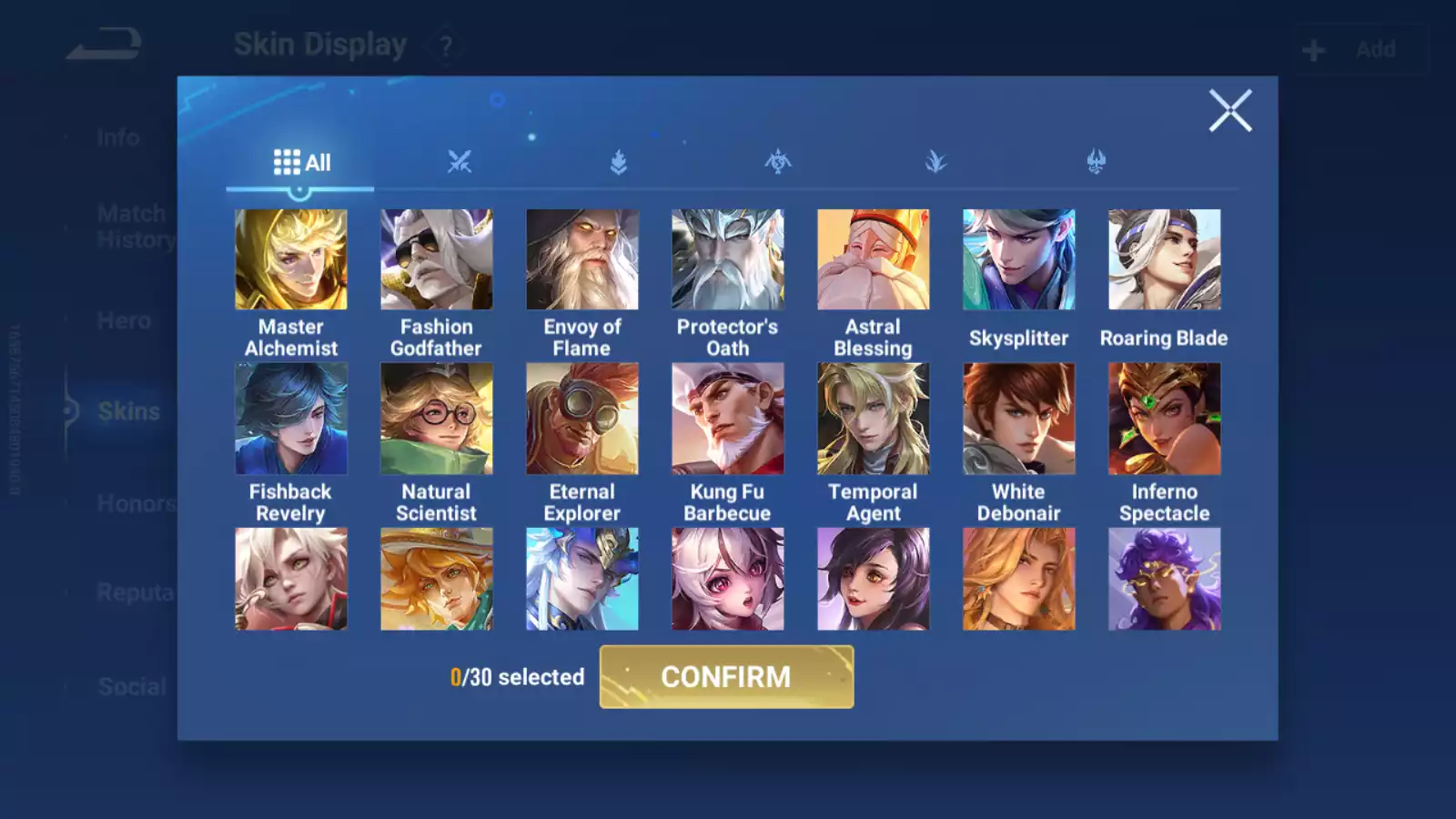Screen dimensions: 1456x819
Task: Select the demon-head class filter icon
Action: [x=1095, y=161]
